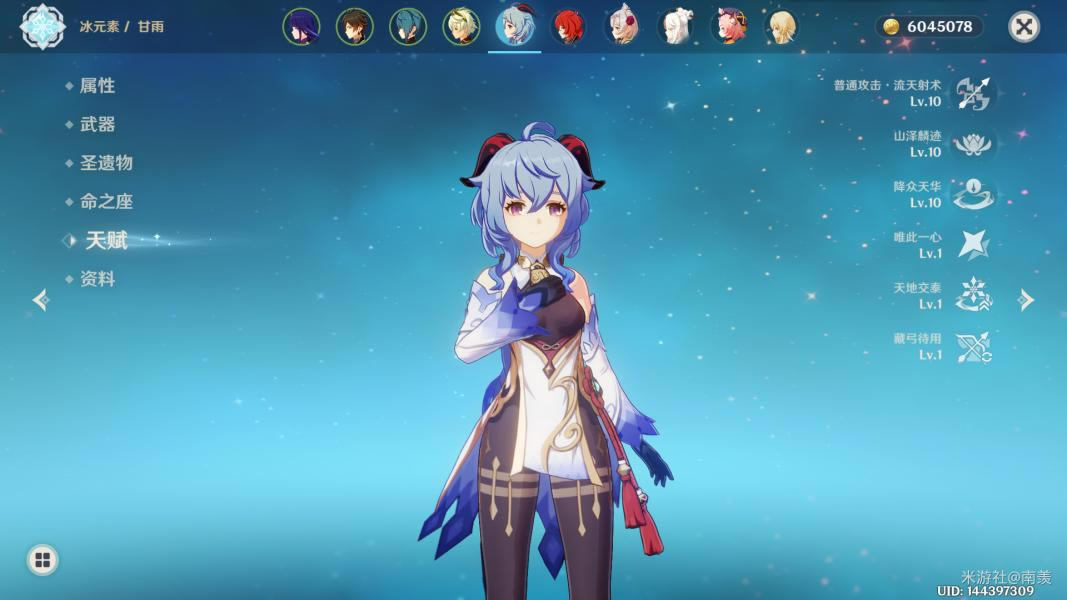This screenshot has height=600, width=1067.
Task: Pick the dark purple-haired character portrait
Action: click(301, 27)
